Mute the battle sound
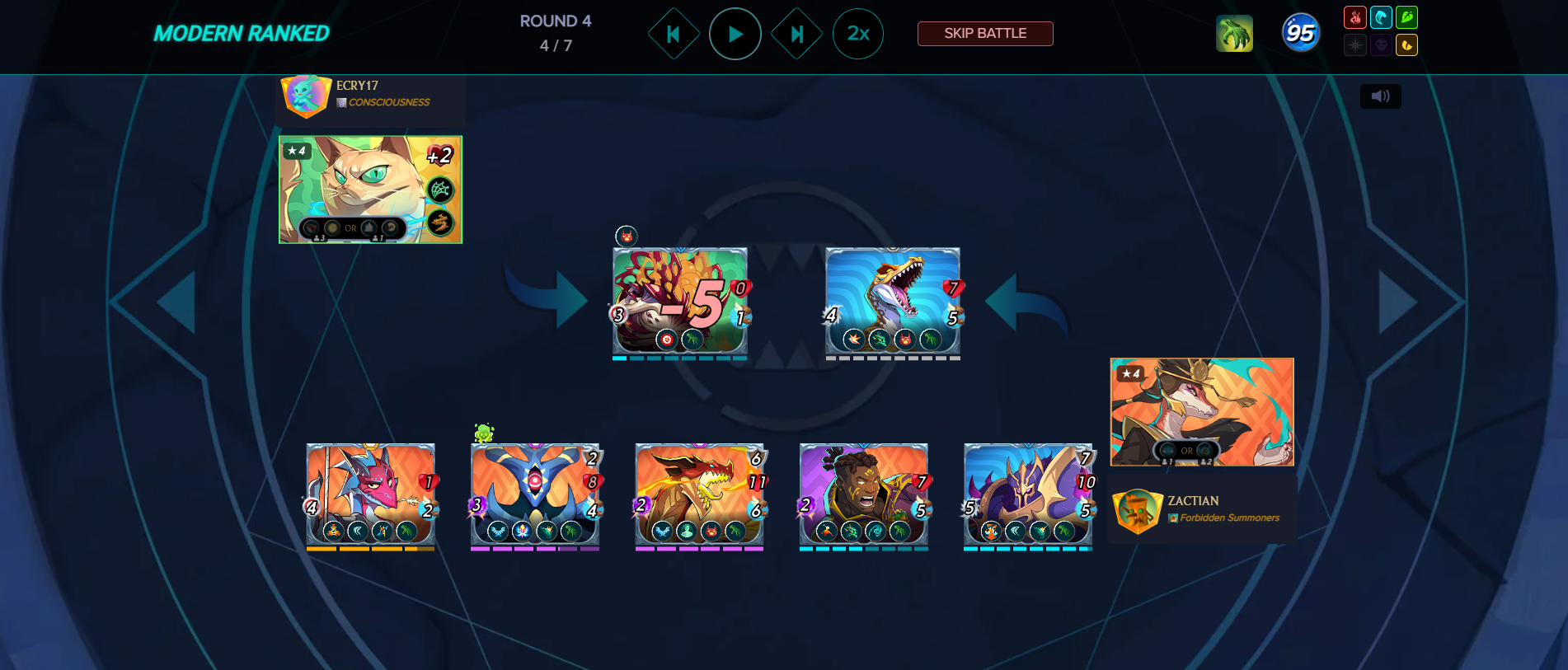The image size is (1568, 670). click(1380, 96)
